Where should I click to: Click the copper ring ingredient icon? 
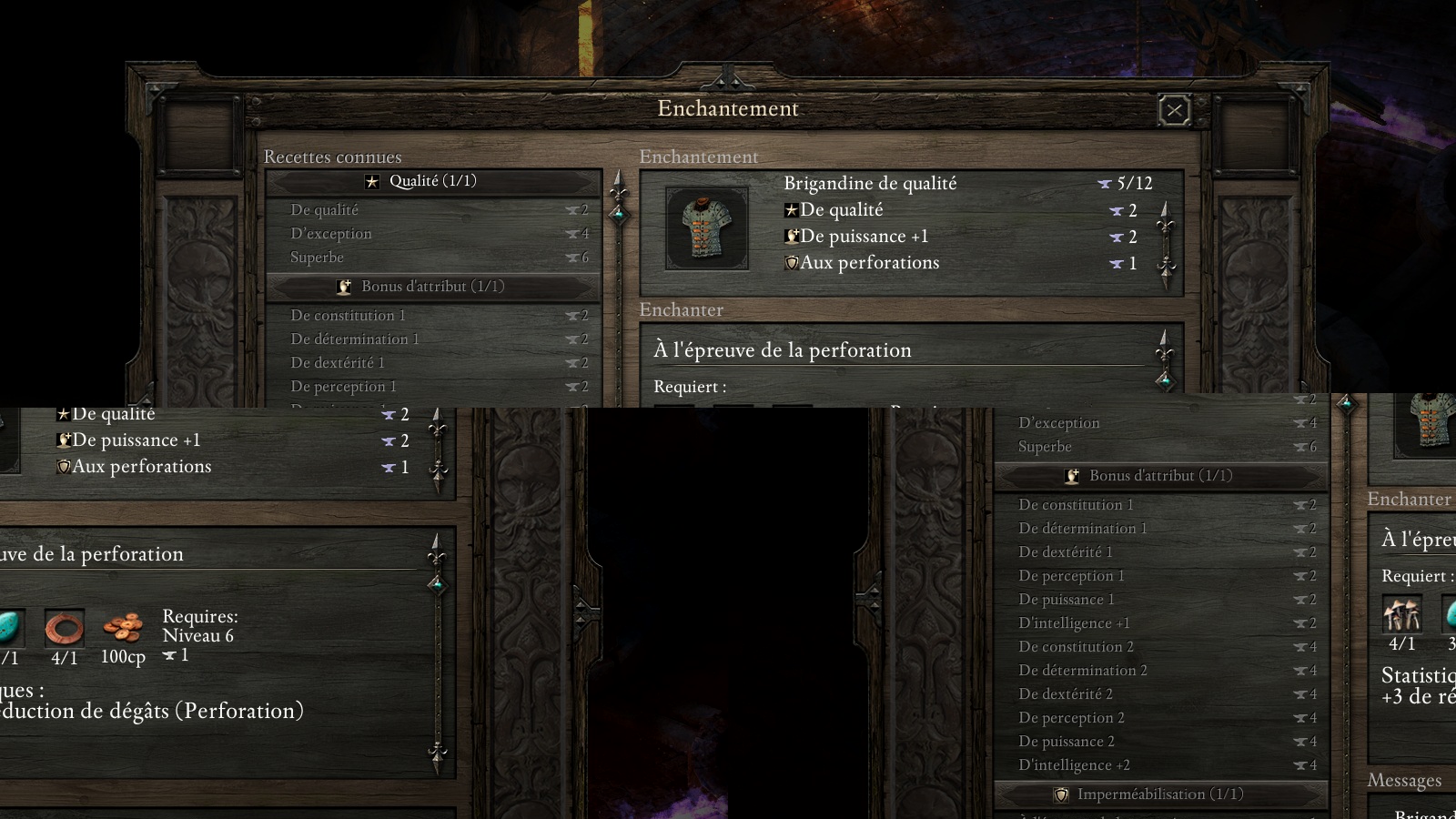65,628
